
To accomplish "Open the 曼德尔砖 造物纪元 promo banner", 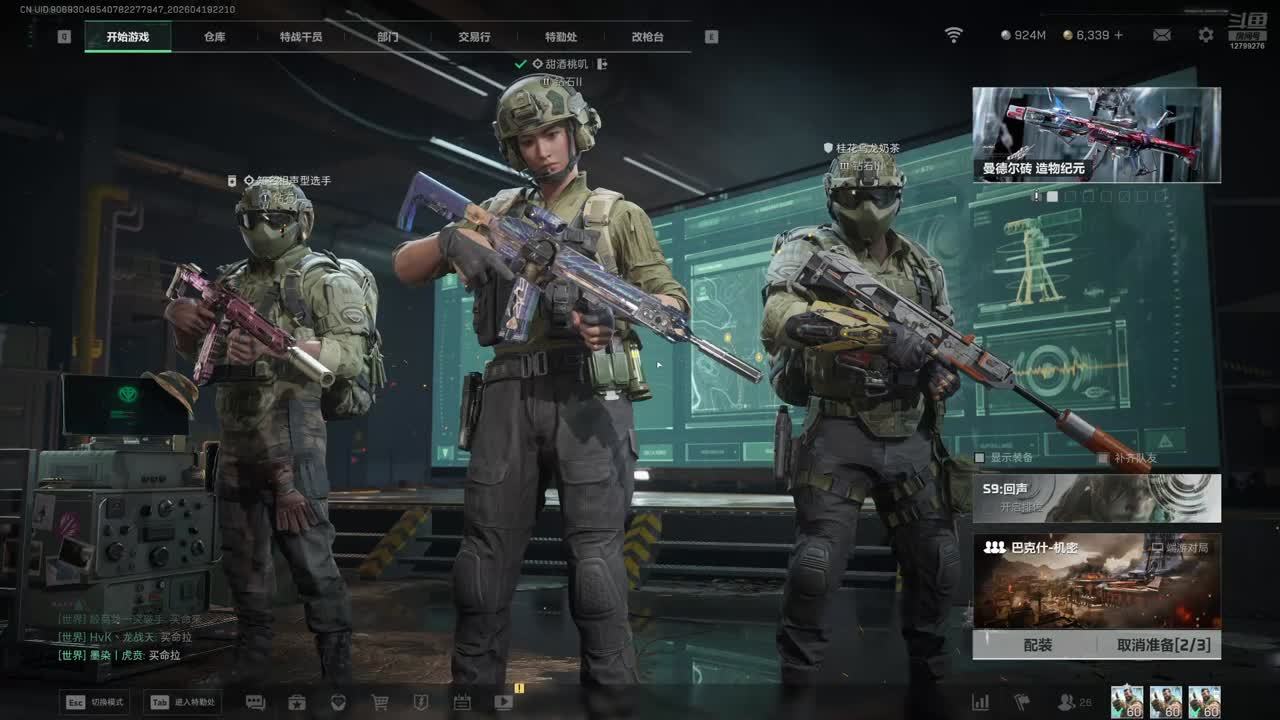I will click(1096, 135).
